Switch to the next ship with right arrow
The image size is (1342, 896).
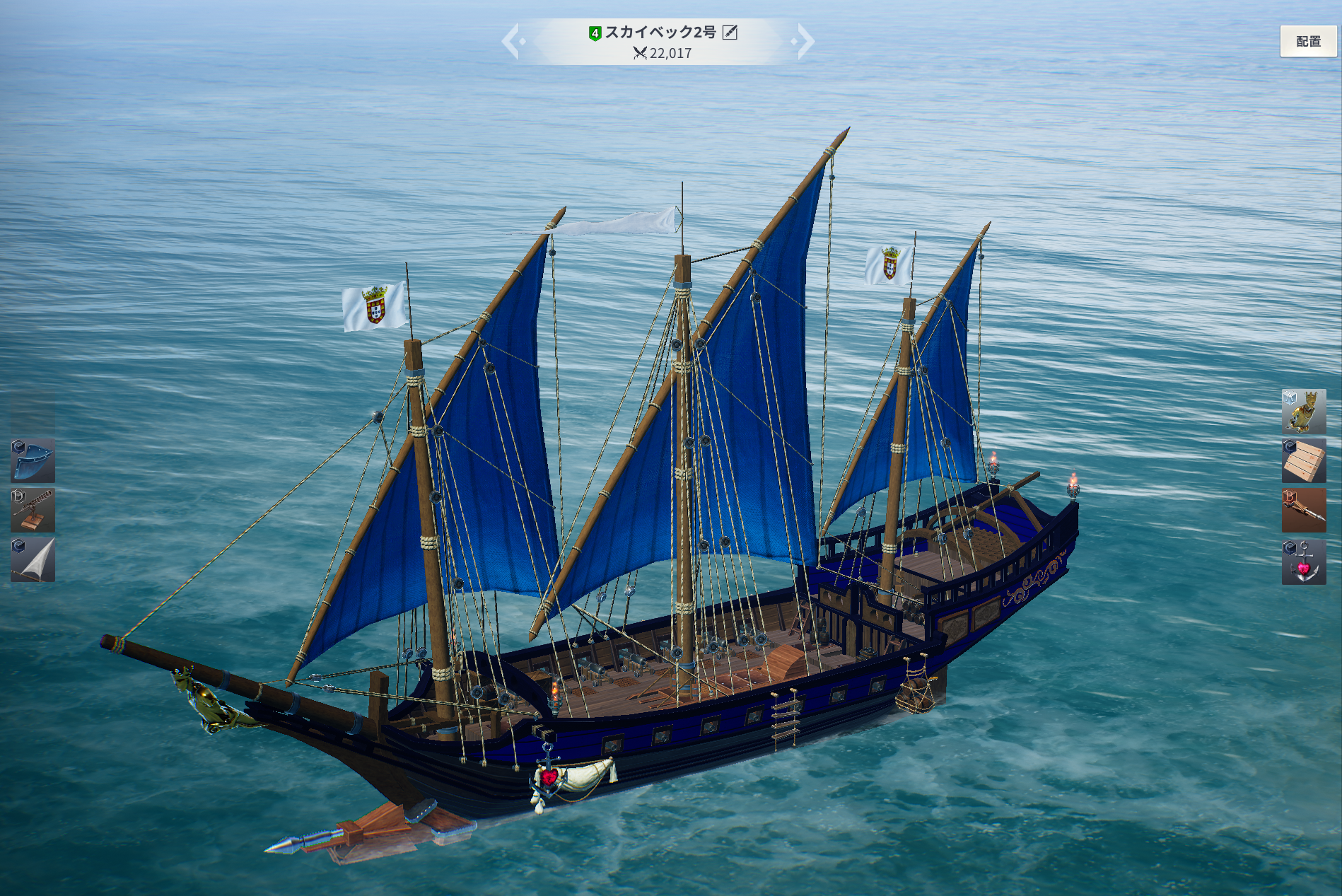click(x=805, y=41)
